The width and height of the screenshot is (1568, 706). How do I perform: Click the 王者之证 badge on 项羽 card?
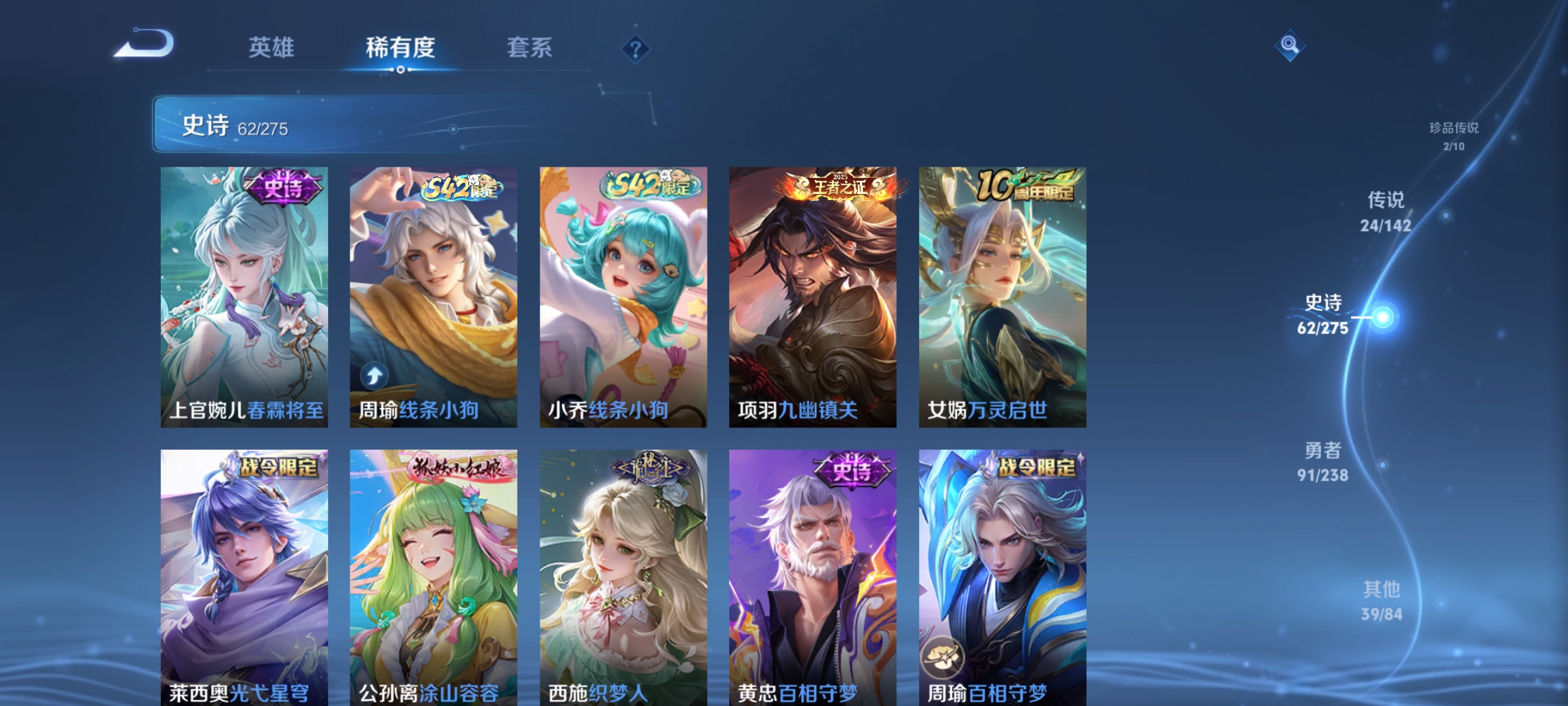click(840, 186)
